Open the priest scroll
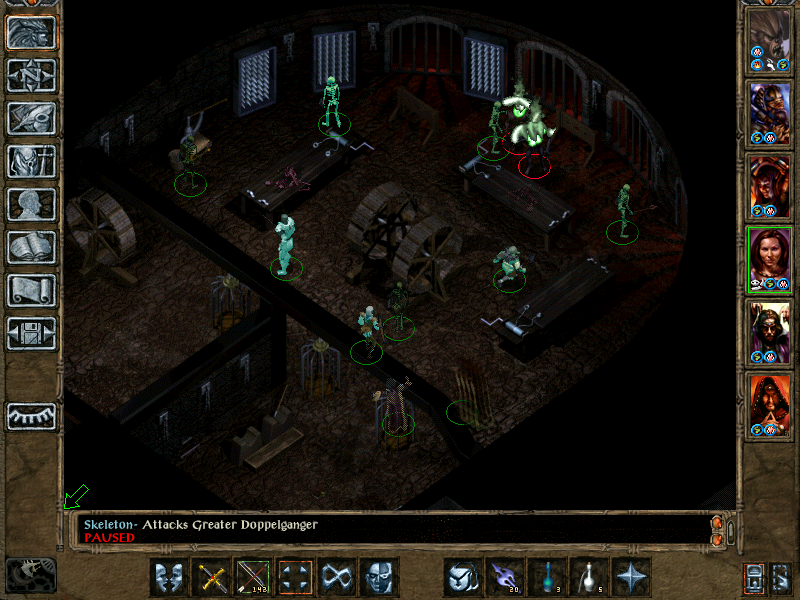Screen dimensions: 800x600 [x=32, y=290]
